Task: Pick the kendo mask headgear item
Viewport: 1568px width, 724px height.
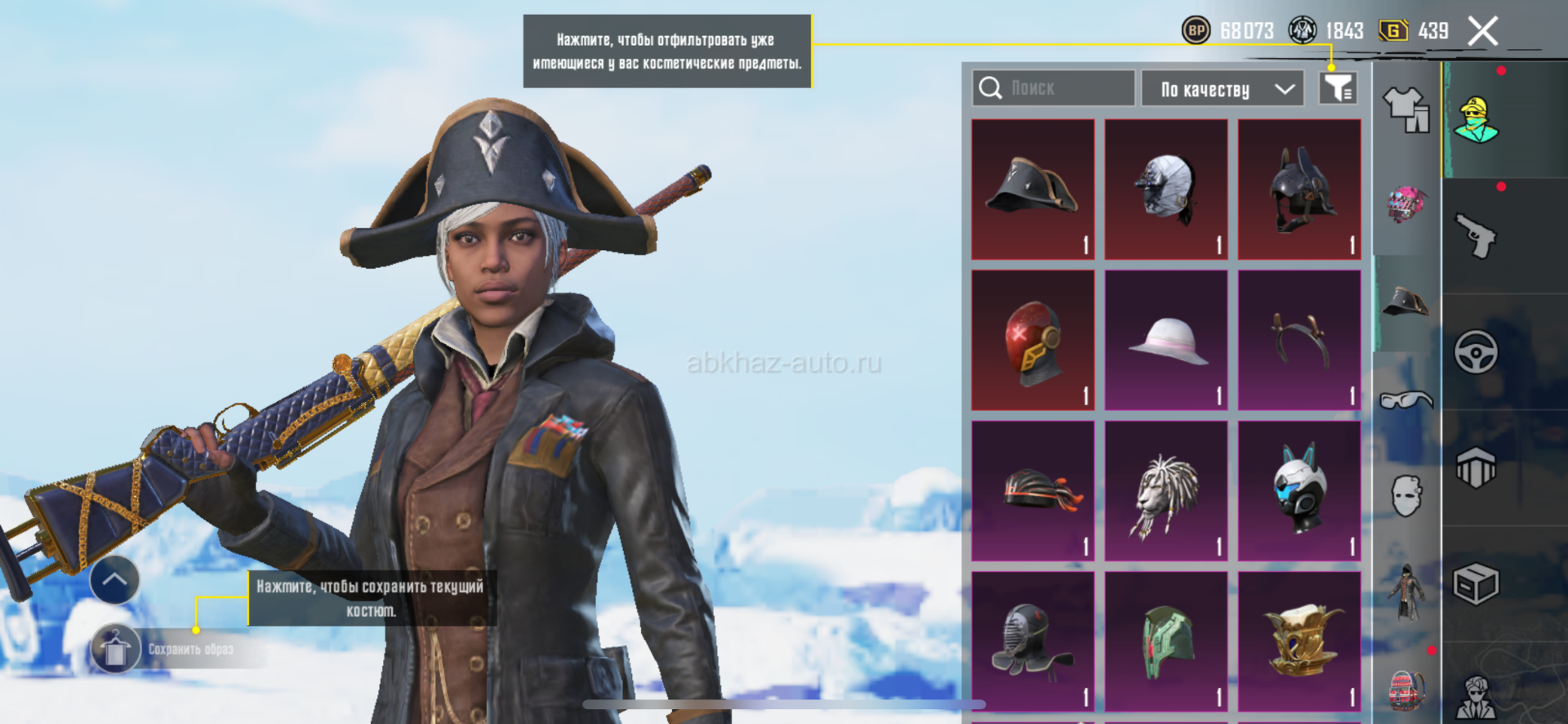Action: tap(1033, 641)
